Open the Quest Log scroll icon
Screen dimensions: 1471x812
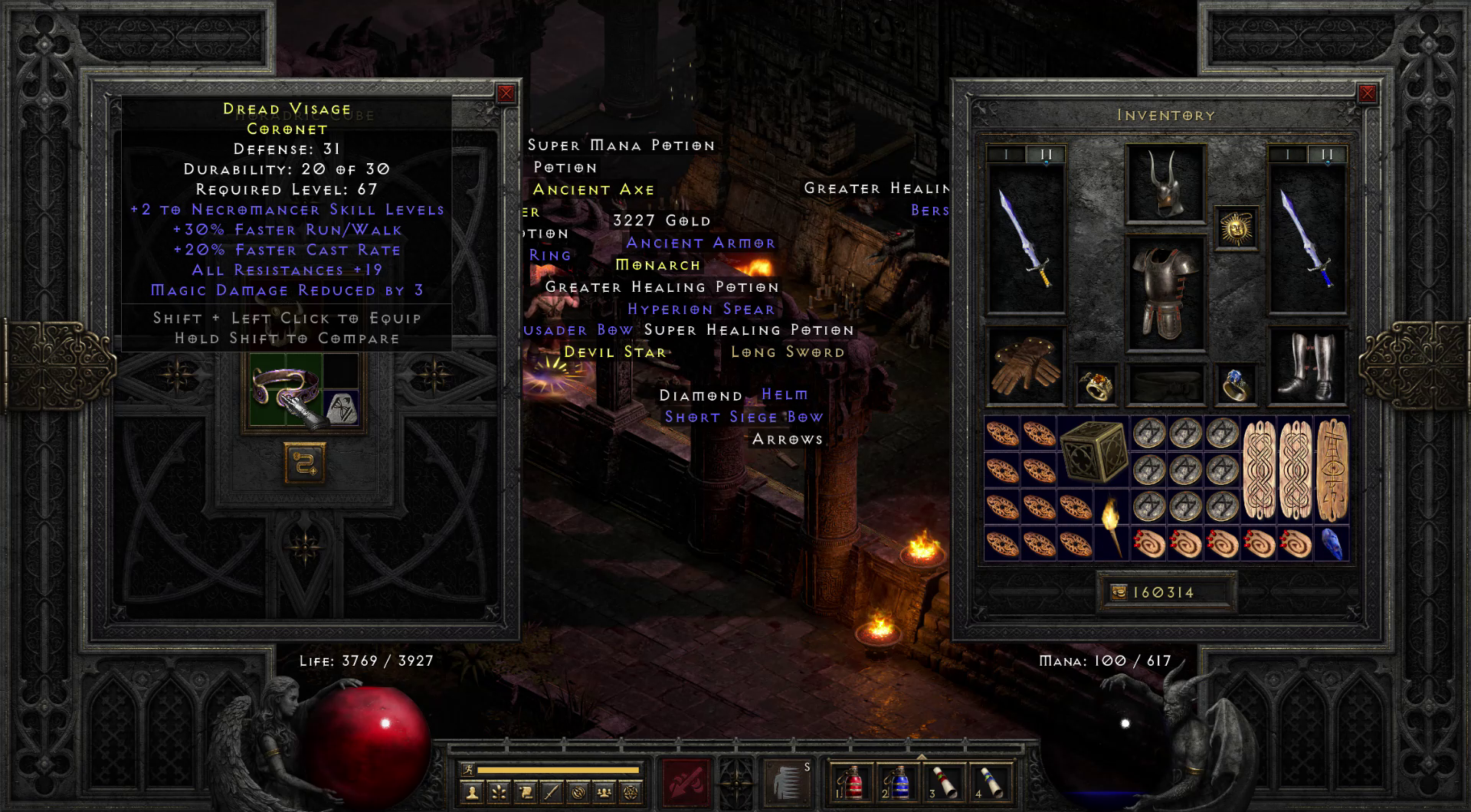click(x=526, y=791)
